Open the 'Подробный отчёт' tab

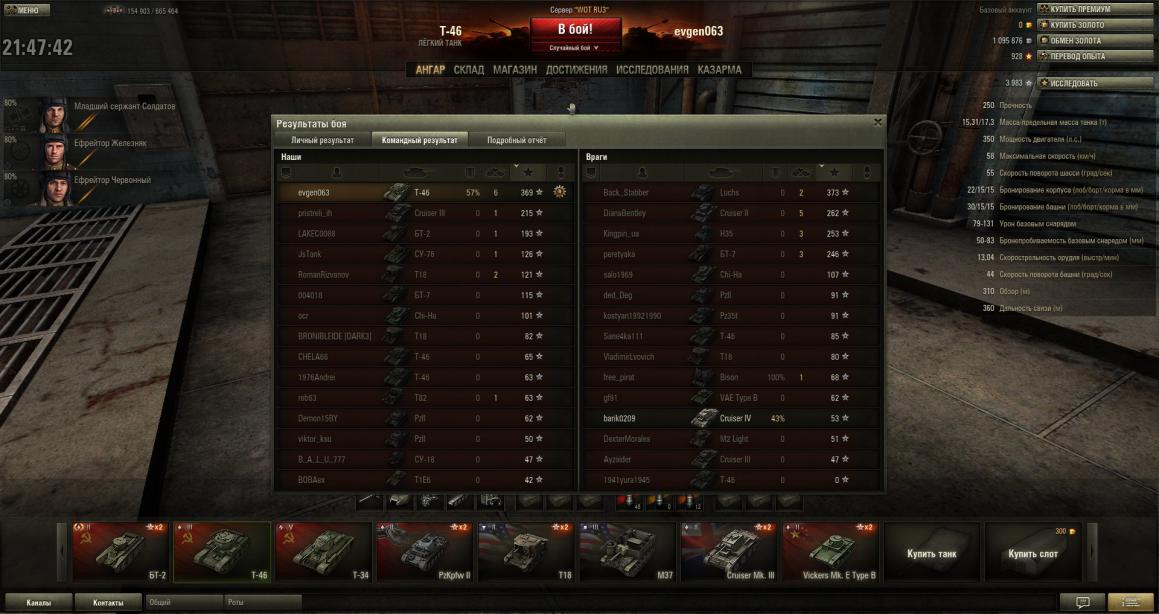(516, 140)
